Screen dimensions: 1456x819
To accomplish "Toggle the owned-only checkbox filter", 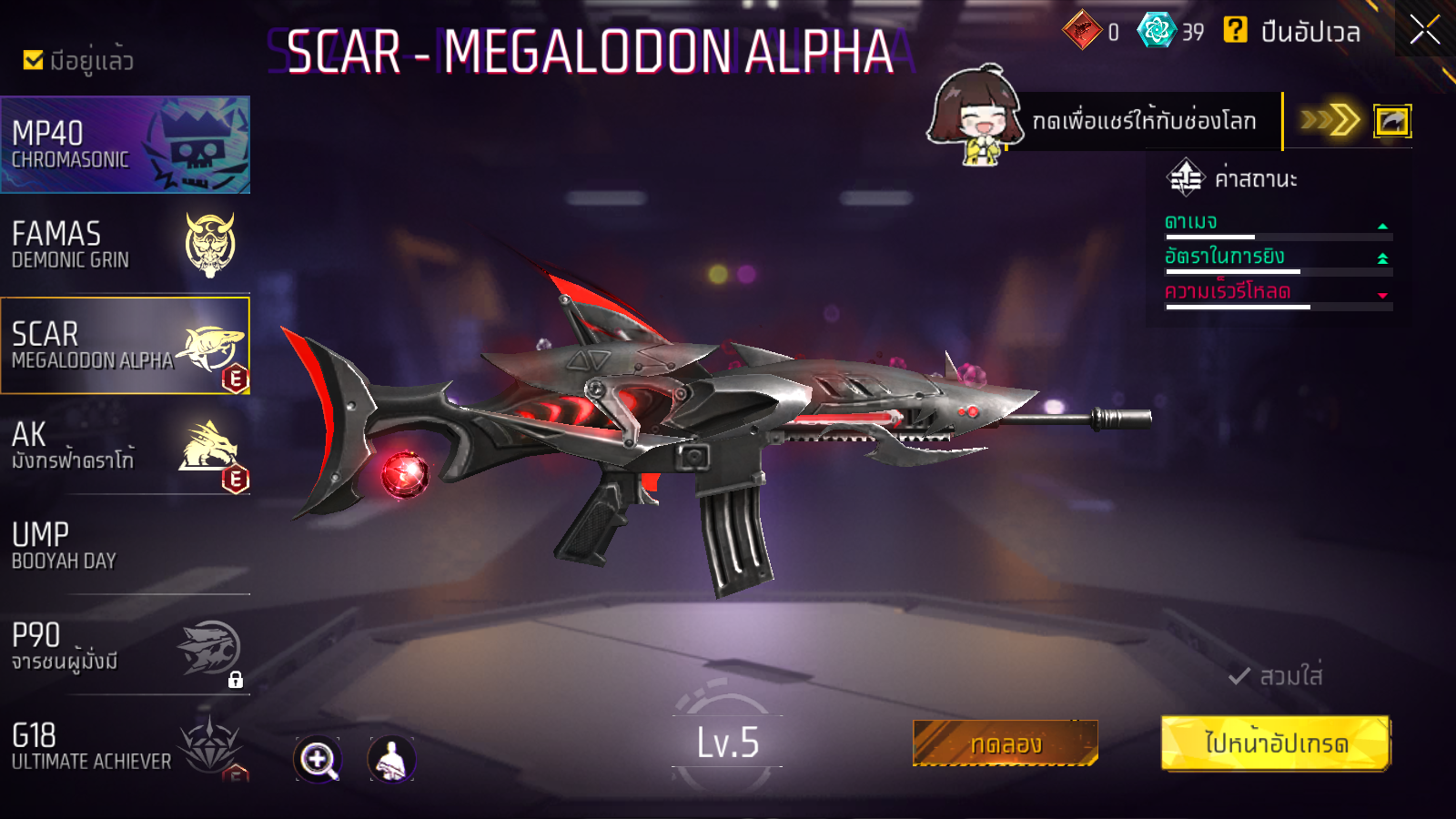I will (x=34, y=60).
